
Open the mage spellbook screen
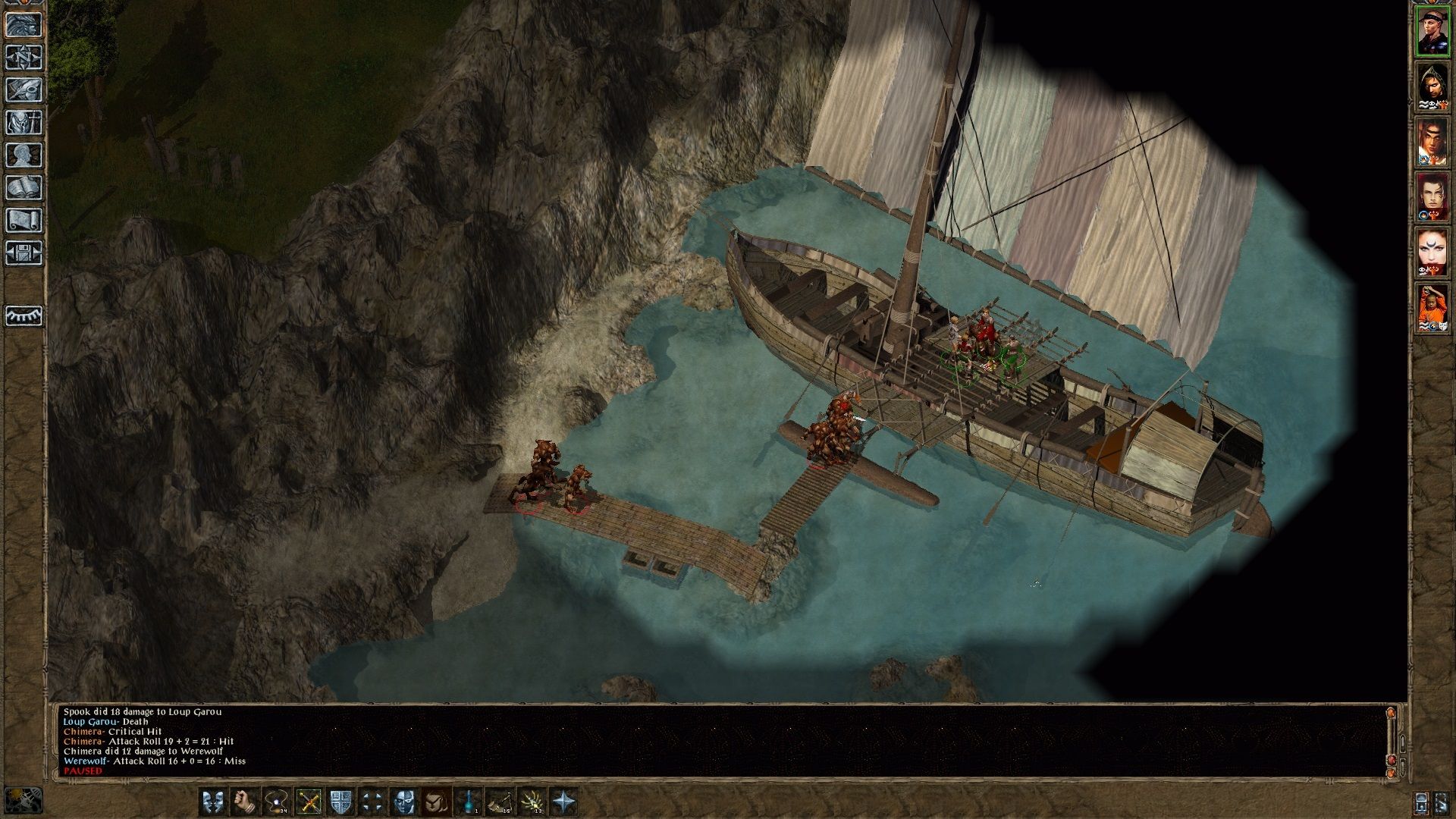[x=24, y=187]
